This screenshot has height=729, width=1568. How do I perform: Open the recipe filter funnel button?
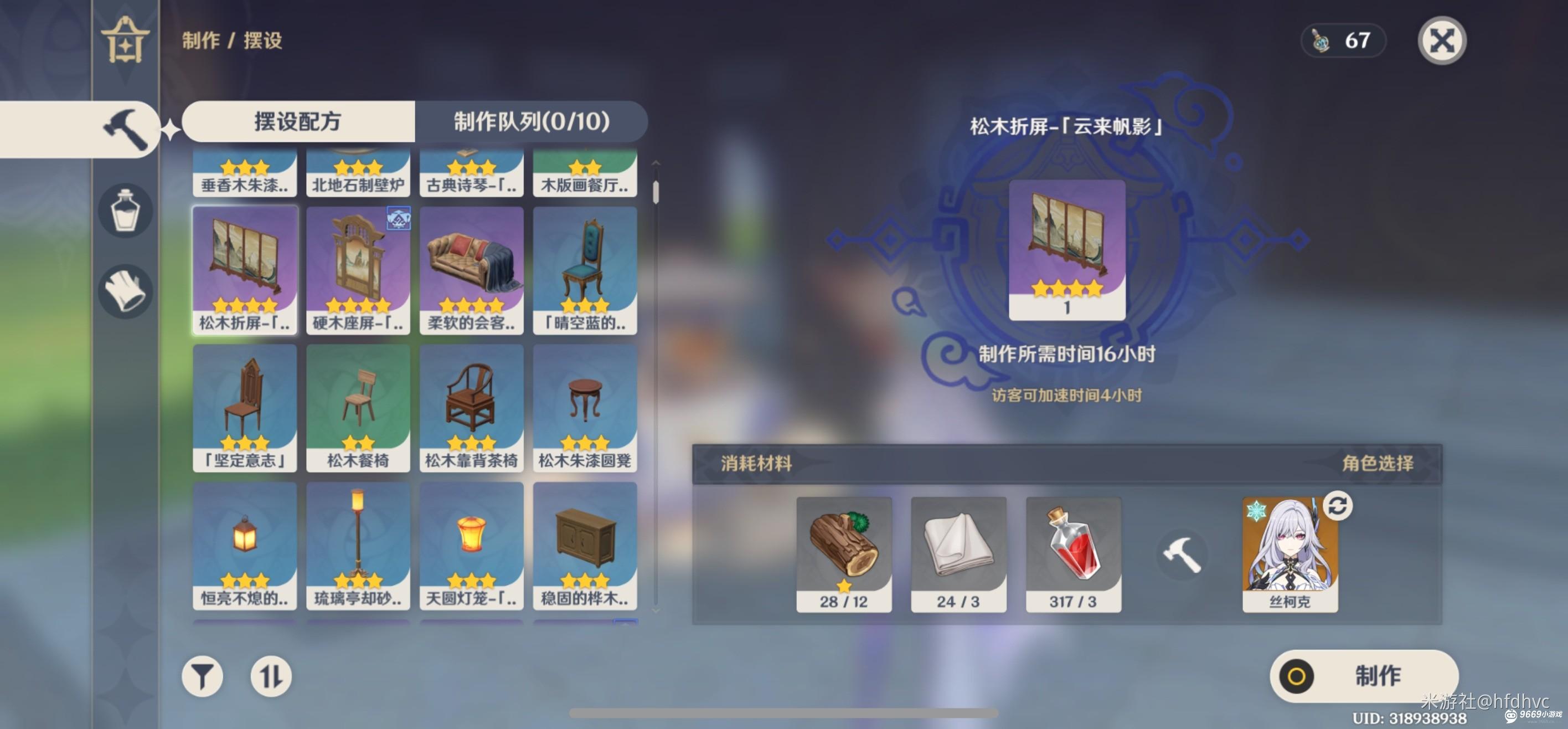coord(202,676)
